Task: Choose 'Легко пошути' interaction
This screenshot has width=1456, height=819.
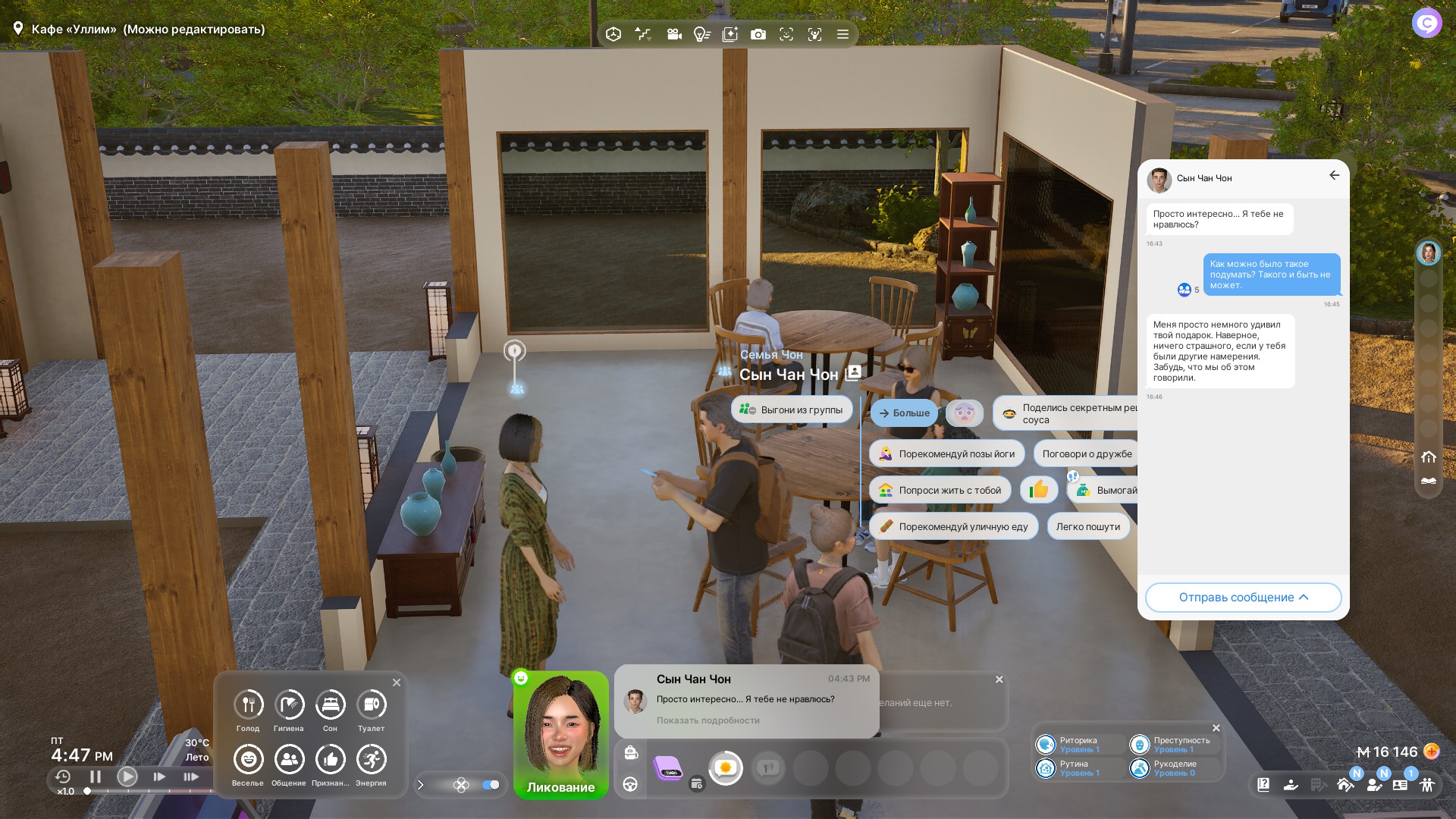Action: (1087, 527)
